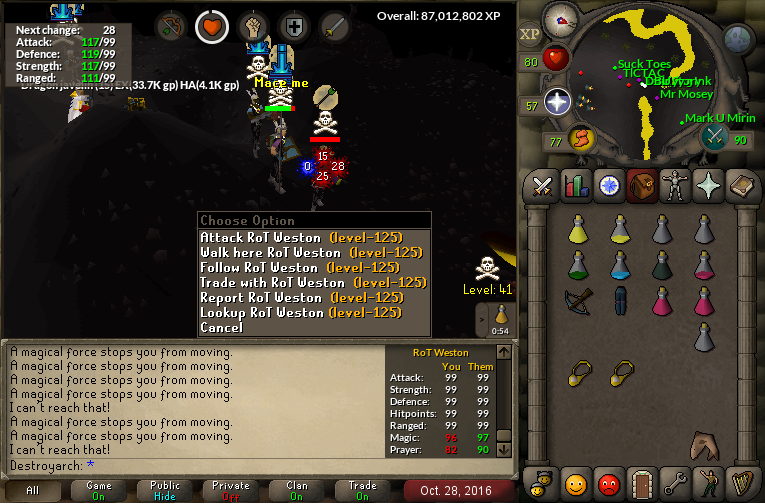
Task: Activate the special attack orb with crossed swords
Action: 714,138
